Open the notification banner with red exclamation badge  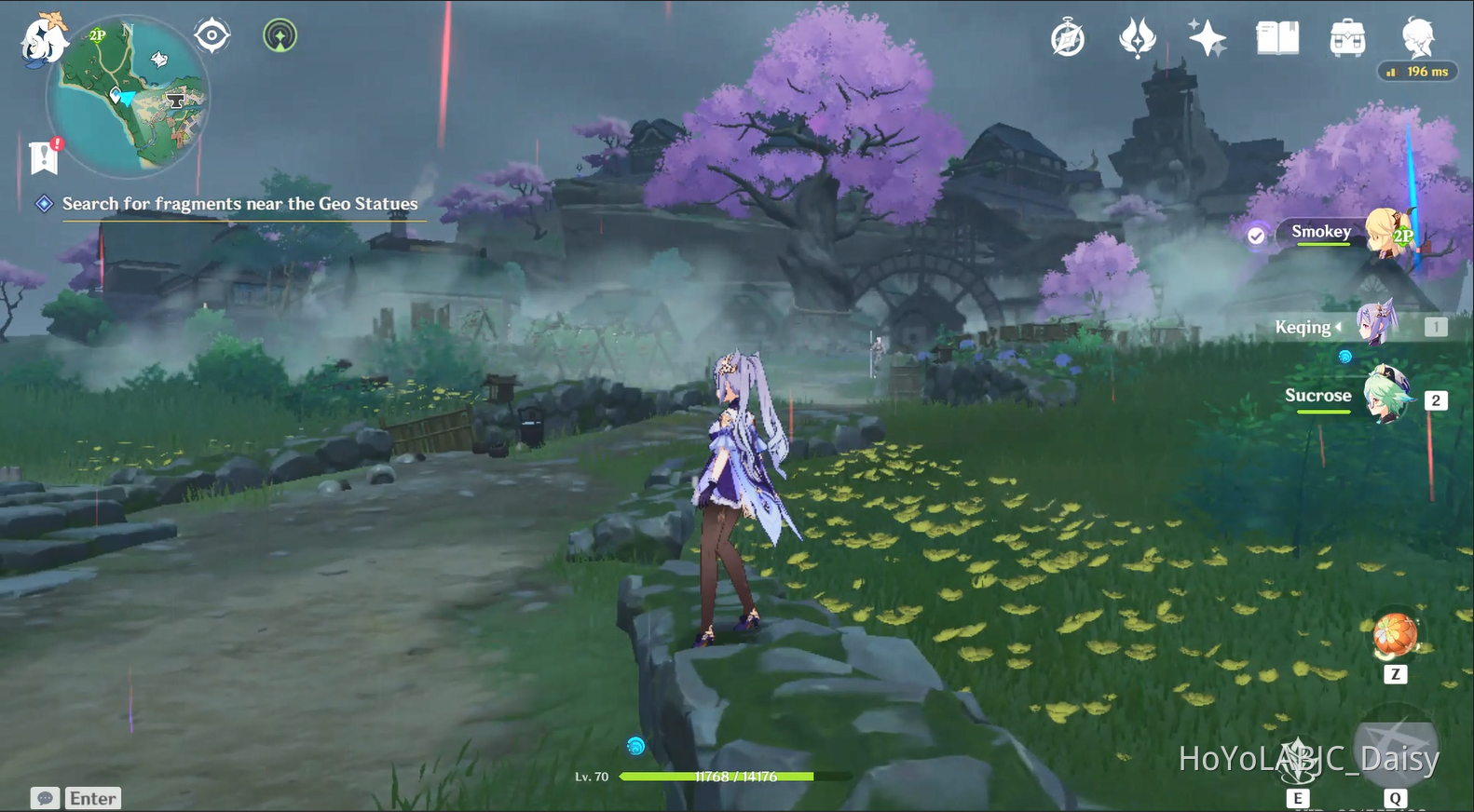point(43,156)
